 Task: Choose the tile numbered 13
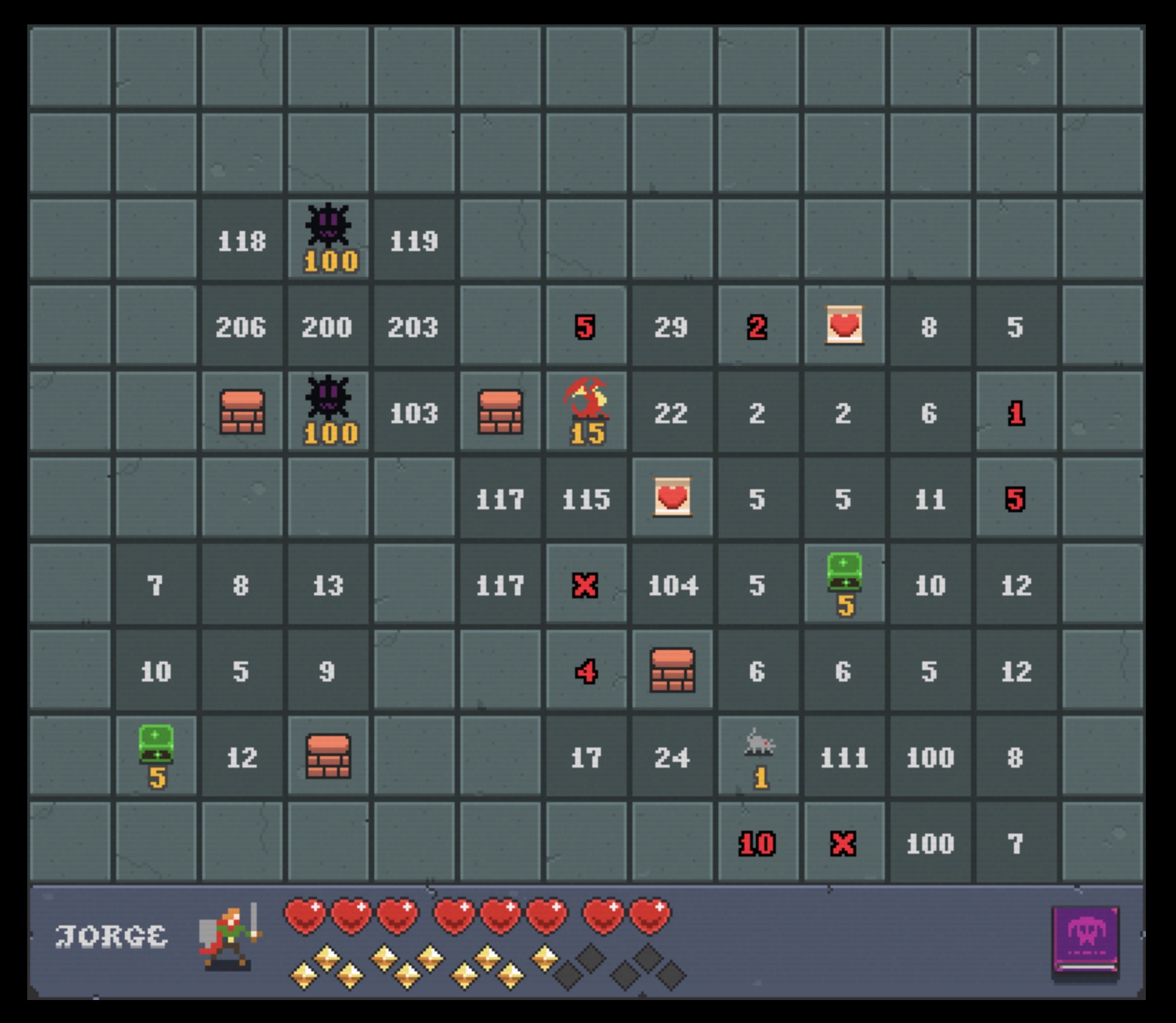[x=328, y=585]
